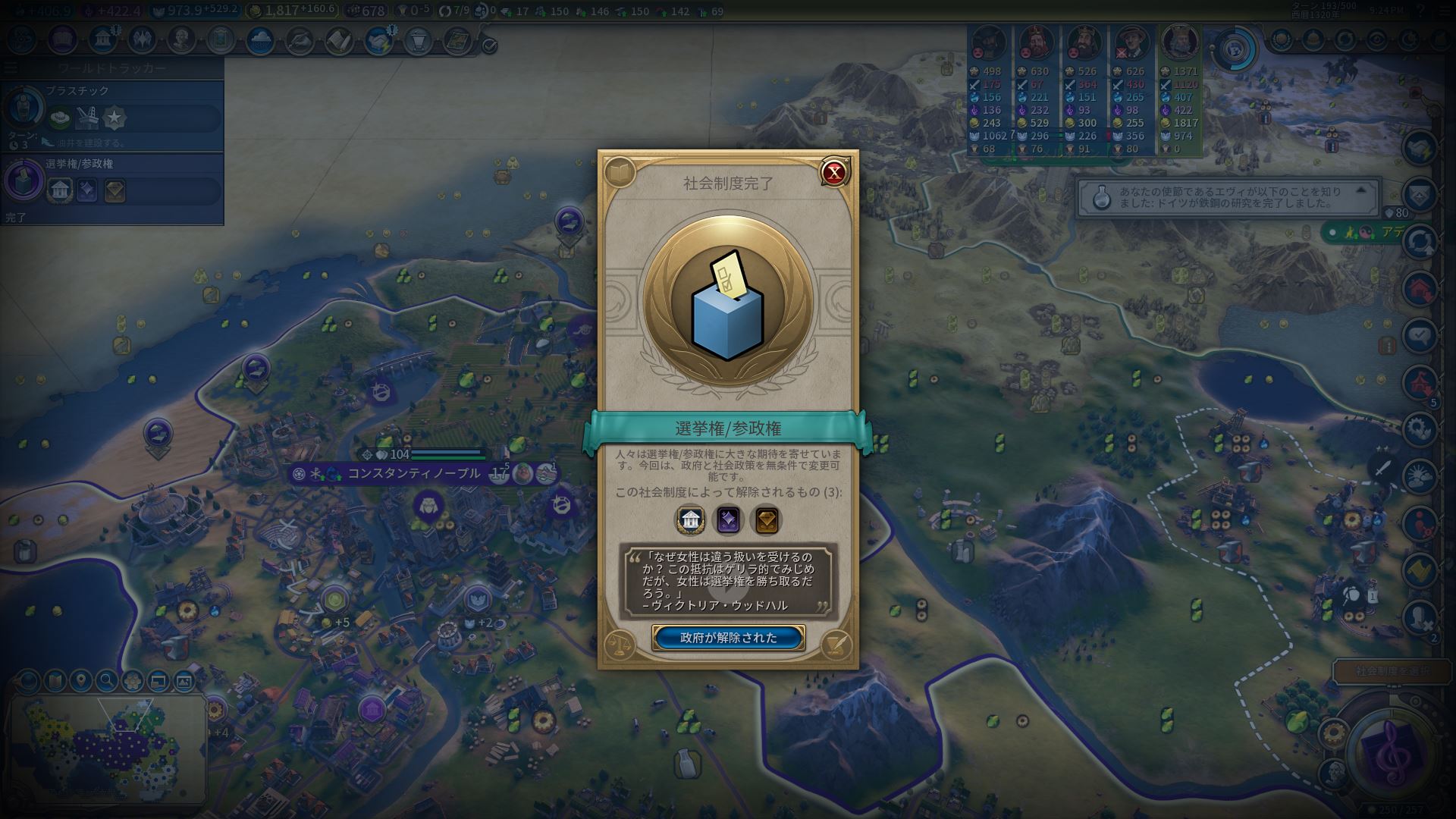Select the unlocked government building icon
The height and width of the screenshot is (819, 1456).
coord(690,520)
